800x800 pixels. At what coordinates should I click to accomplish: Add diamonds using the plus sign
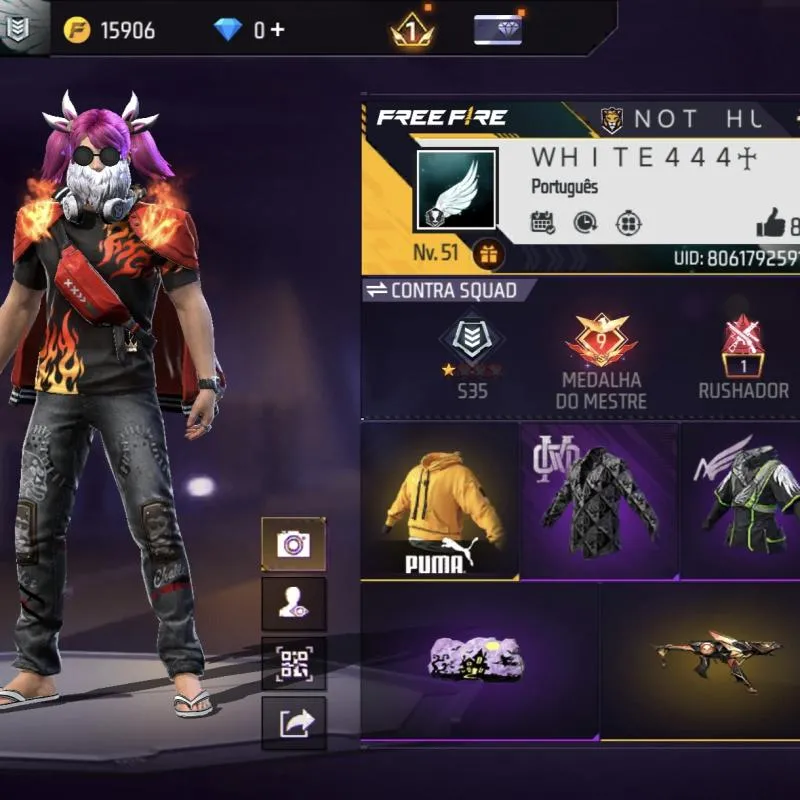point(277,30)
